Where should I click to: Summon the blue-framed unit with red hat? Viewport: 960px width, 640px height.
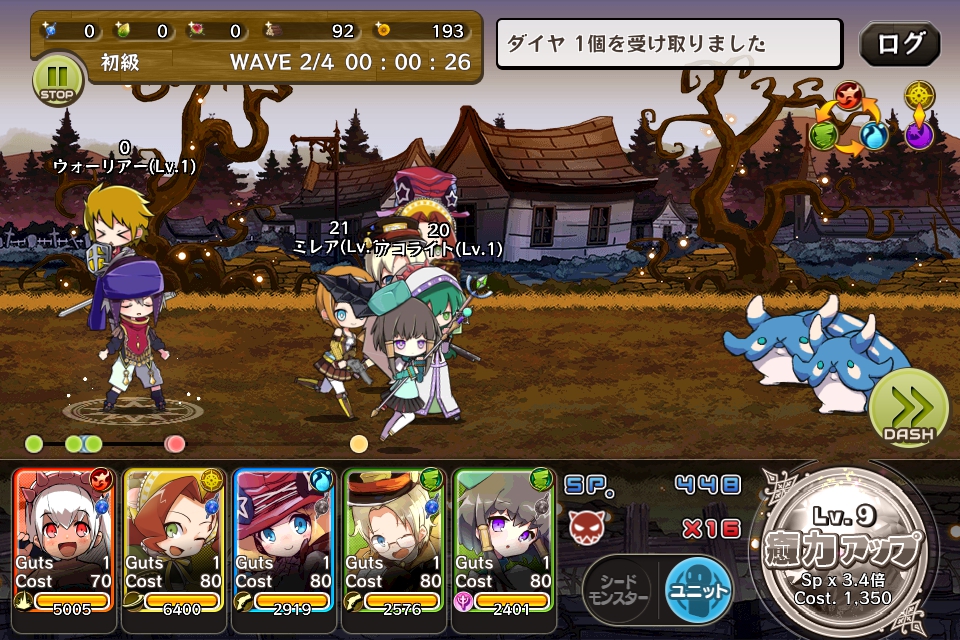point(285,539)
